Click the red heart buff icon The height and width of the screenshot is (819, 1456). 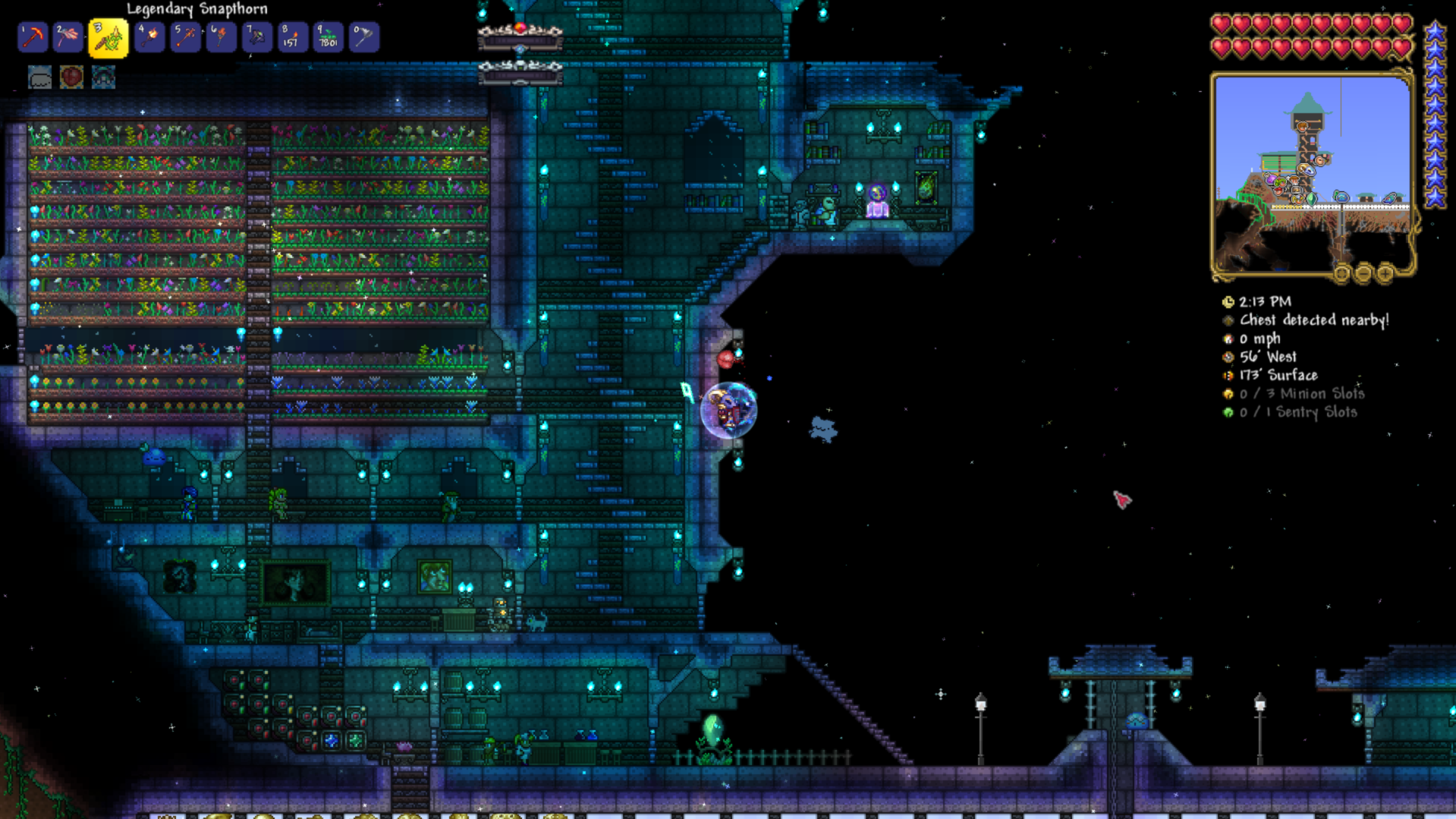(x=71, y=77)
